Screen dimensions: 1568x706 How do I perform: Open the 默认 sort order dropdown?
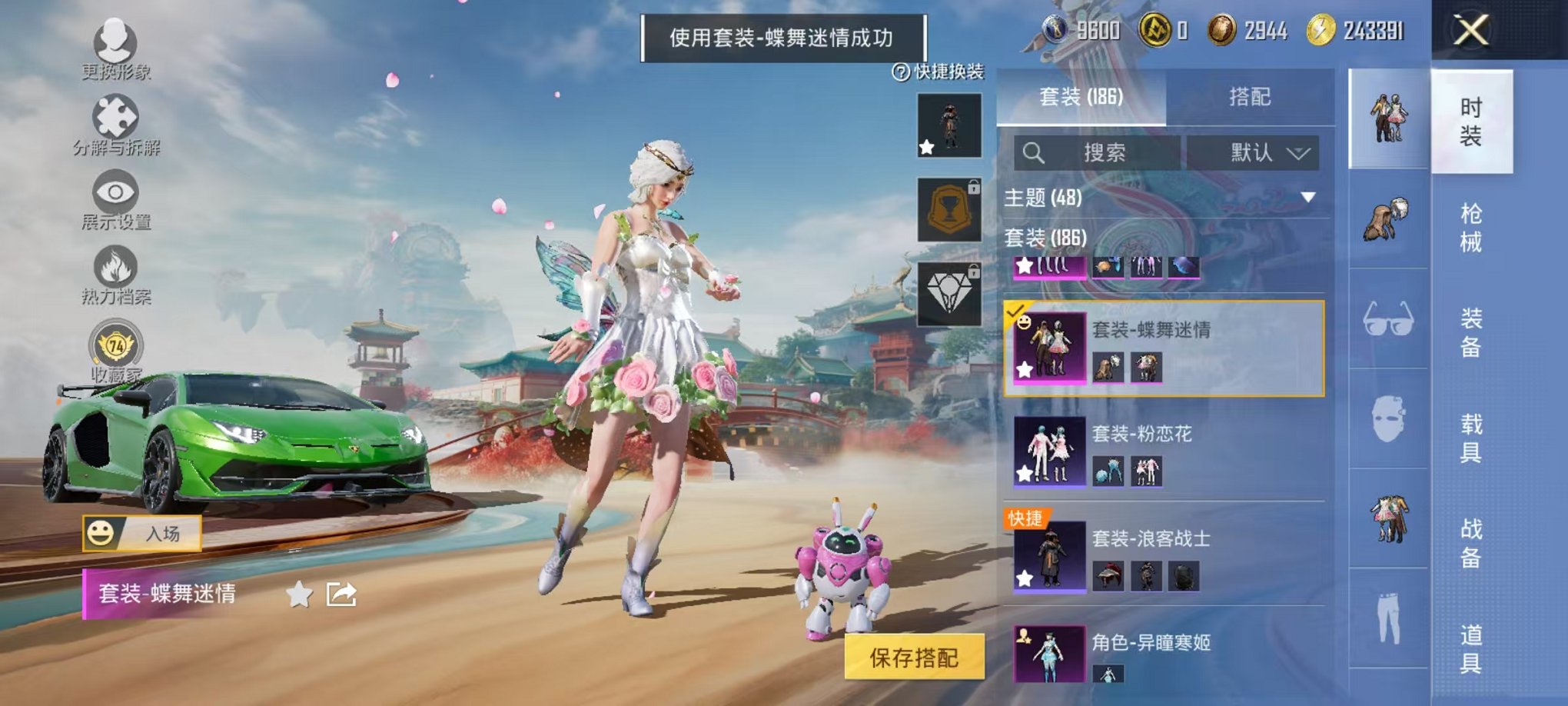(1253, 152)
